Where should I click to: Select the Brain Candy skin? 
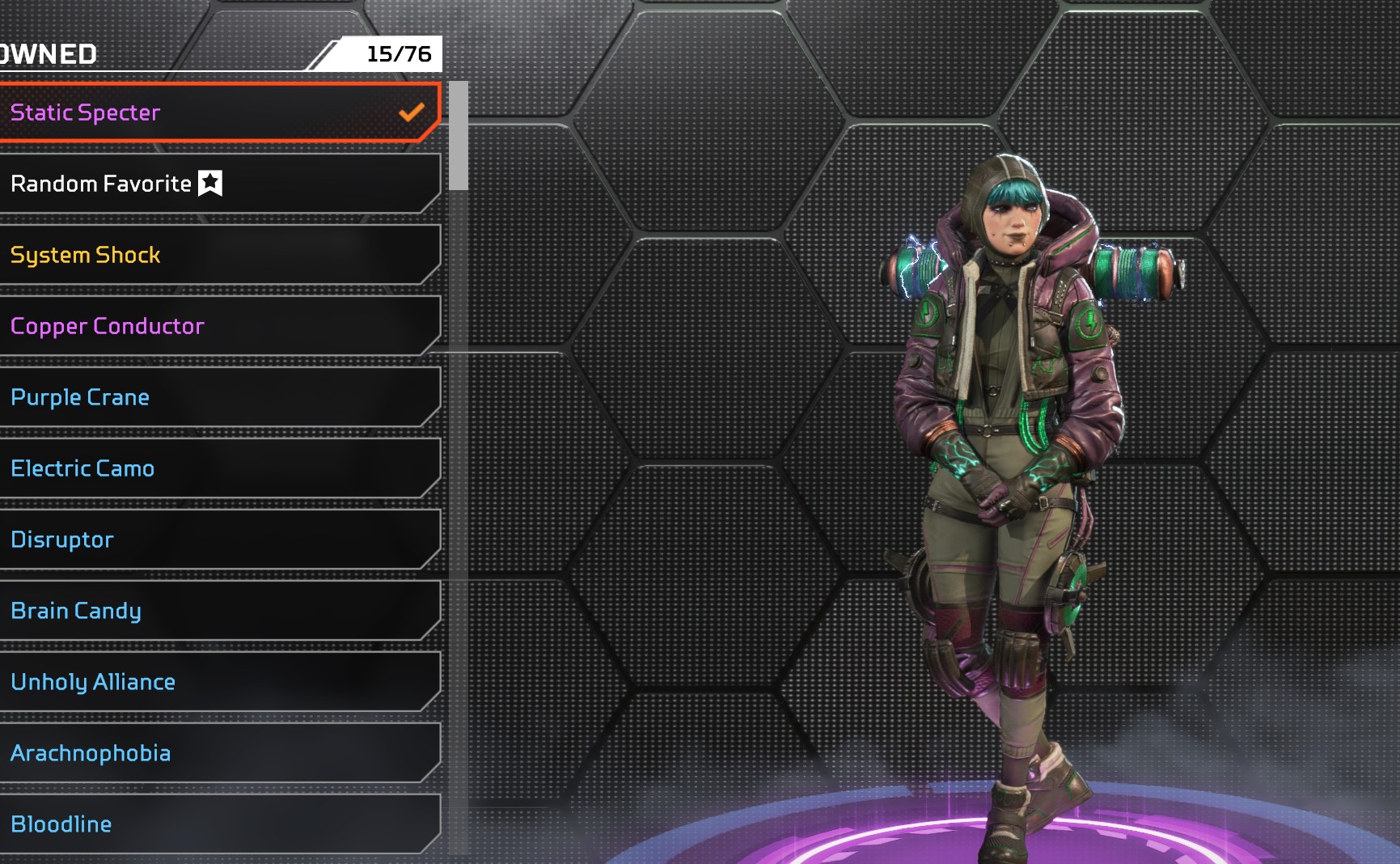click(218, 611)
